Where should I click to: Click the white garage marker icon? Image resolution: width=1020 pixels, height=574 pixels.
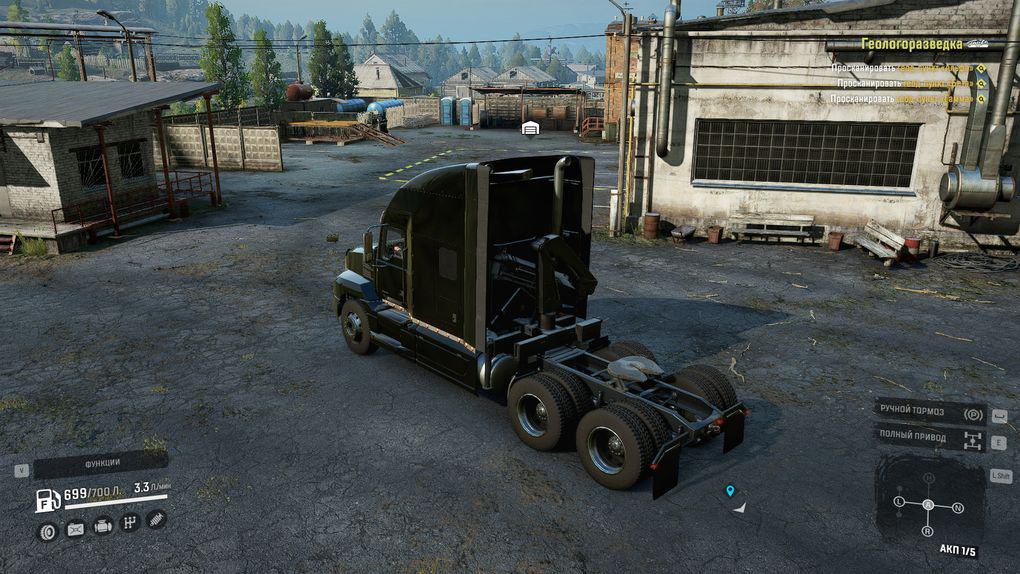[531, 127]
